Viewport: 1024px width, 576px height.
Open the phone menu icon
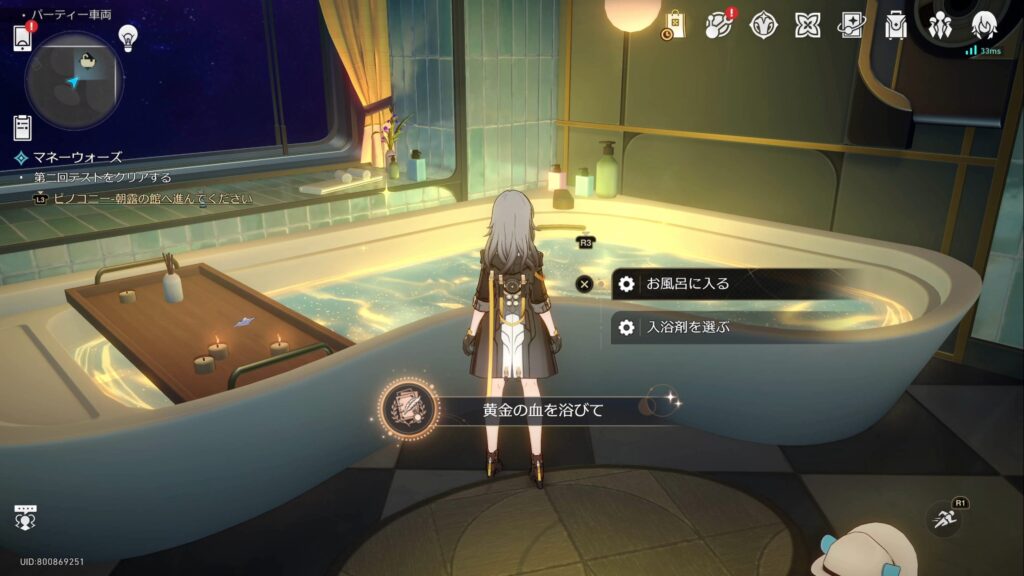click(23, 38)
